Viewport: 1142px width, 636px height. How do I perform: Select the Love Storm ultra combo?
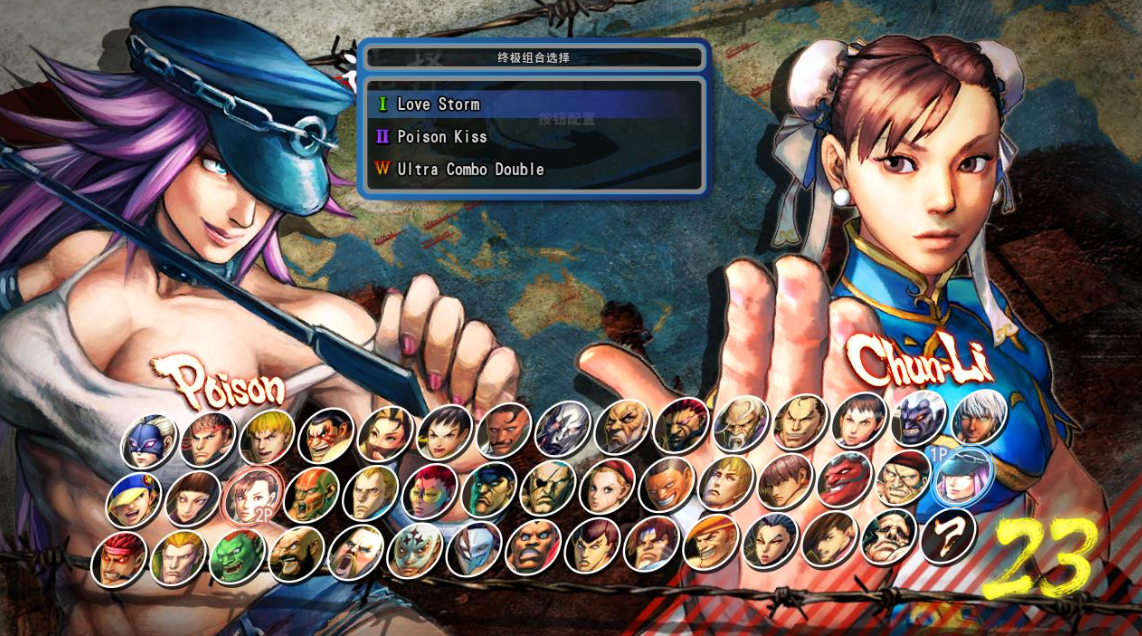438,104
